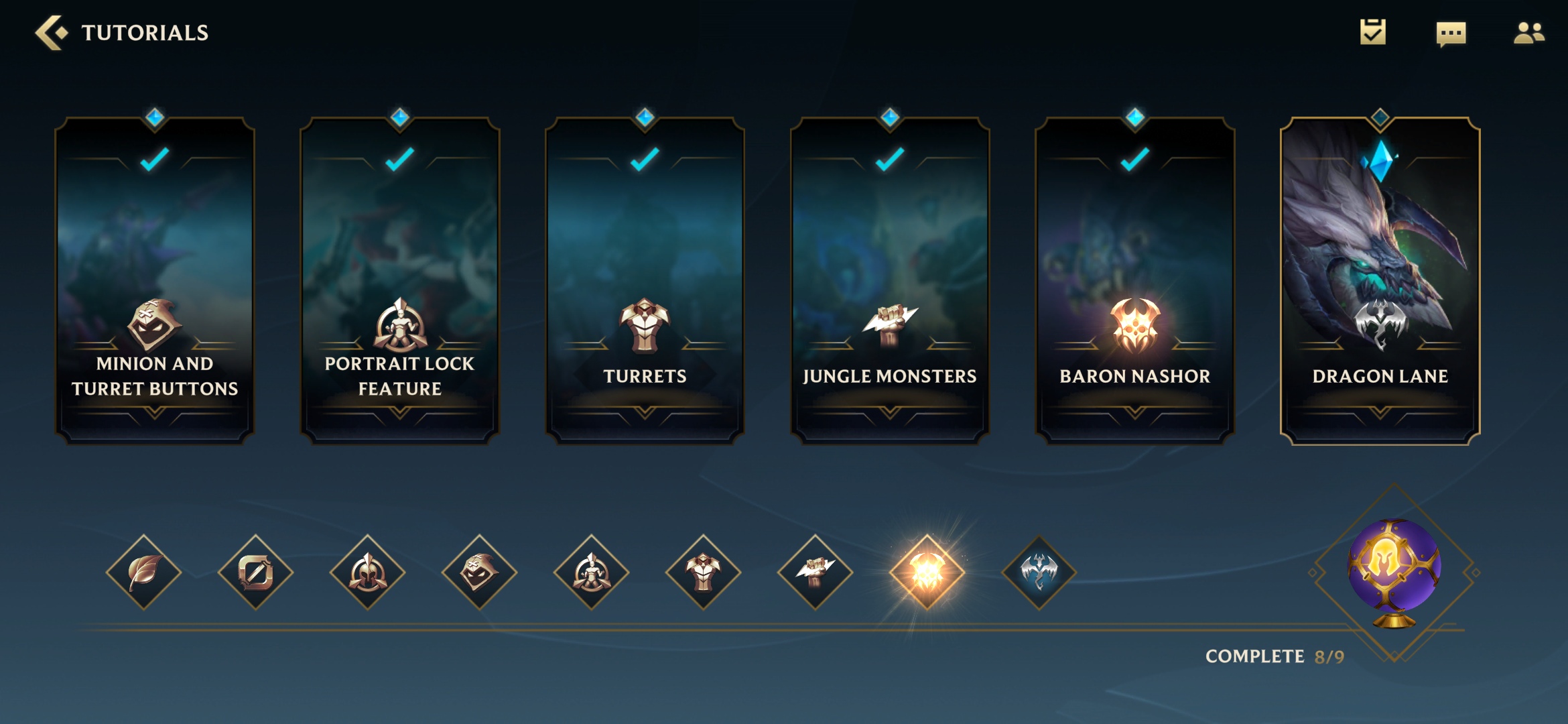Open the Baron Nashor tutorial card

pyautogui.click(x=1135, y=280)
